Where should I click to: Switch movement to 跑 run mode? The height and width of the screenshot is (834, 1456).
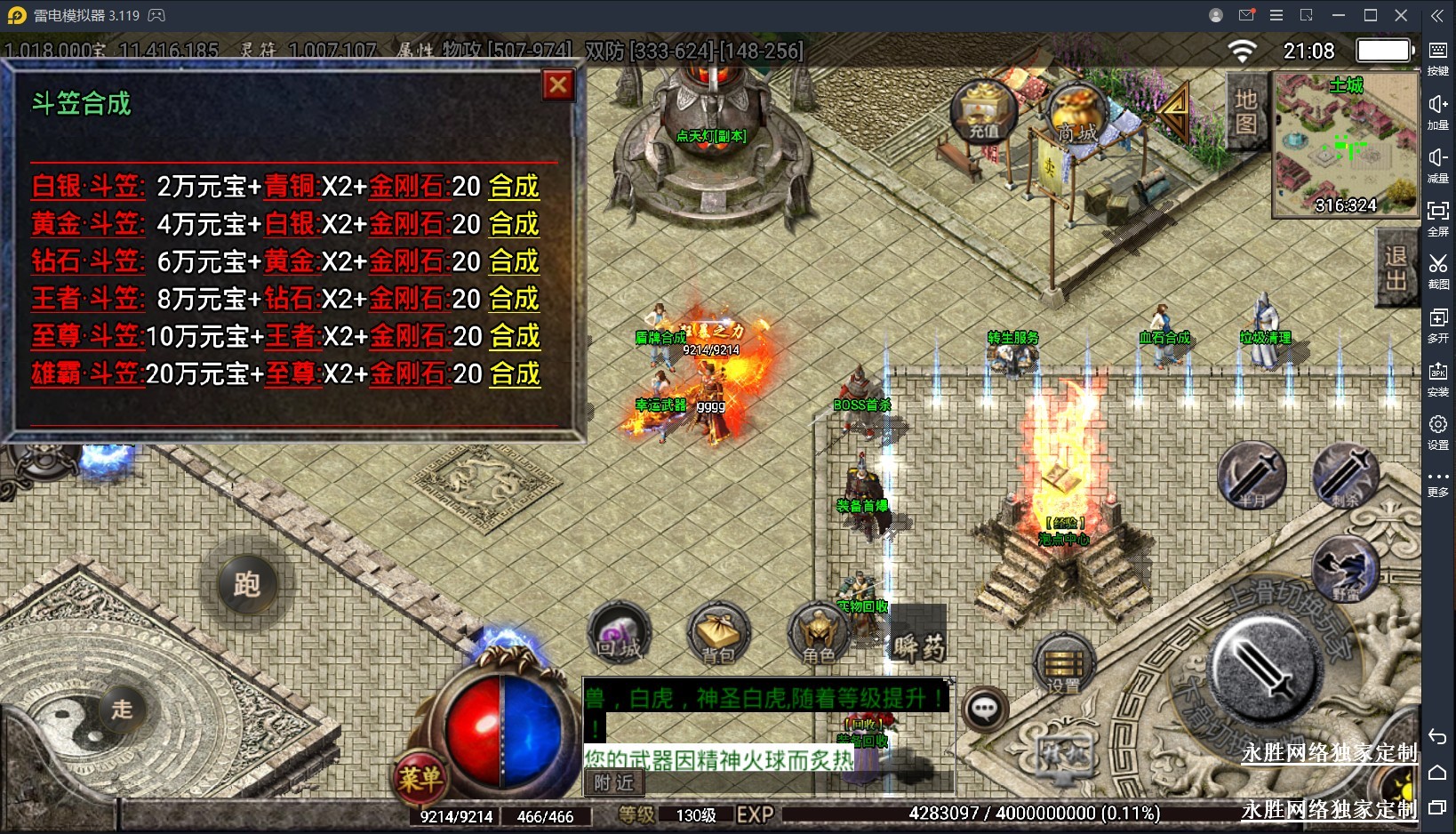click(x=246, y=584)
